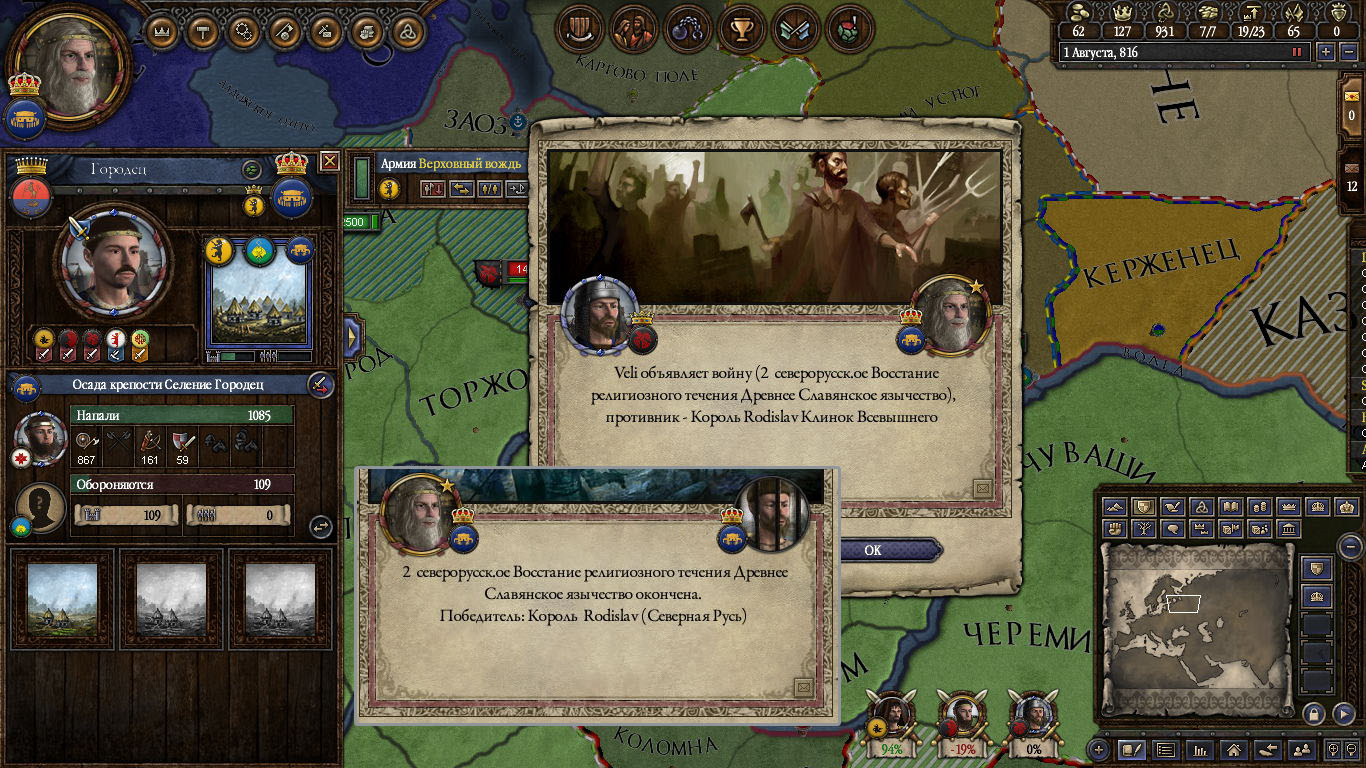Collapse the minimap panel with minus button
The height and width of the screenshot is (768, 1366).
[x=1350, y=547]
